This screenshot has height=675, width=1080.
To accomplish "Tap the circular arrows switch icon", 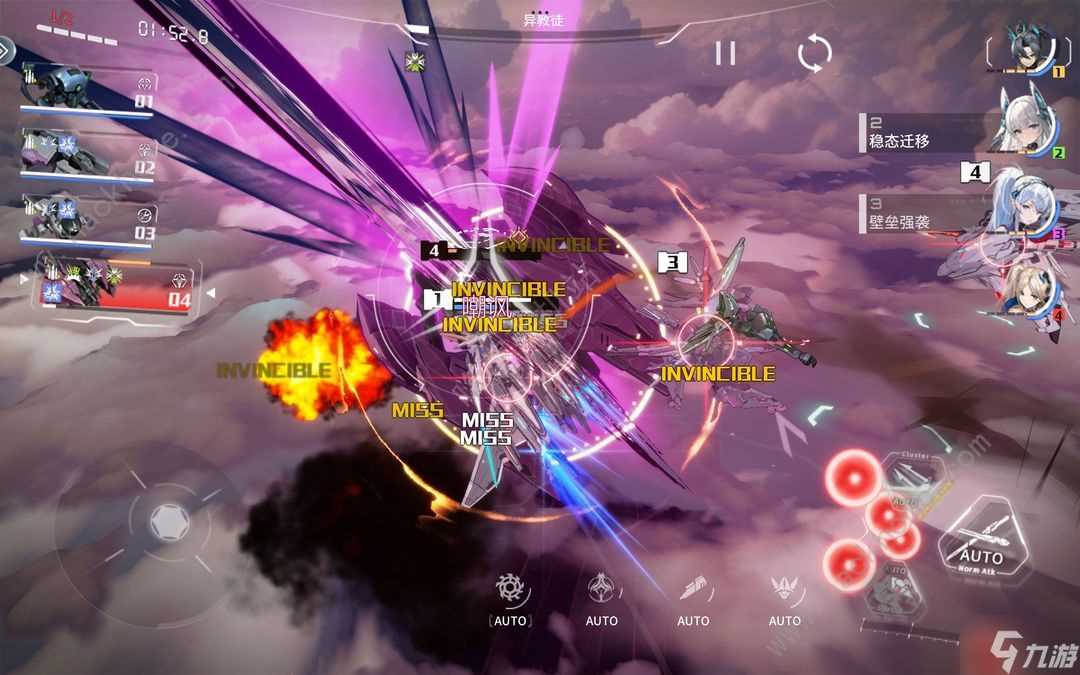I will (814, 53).
